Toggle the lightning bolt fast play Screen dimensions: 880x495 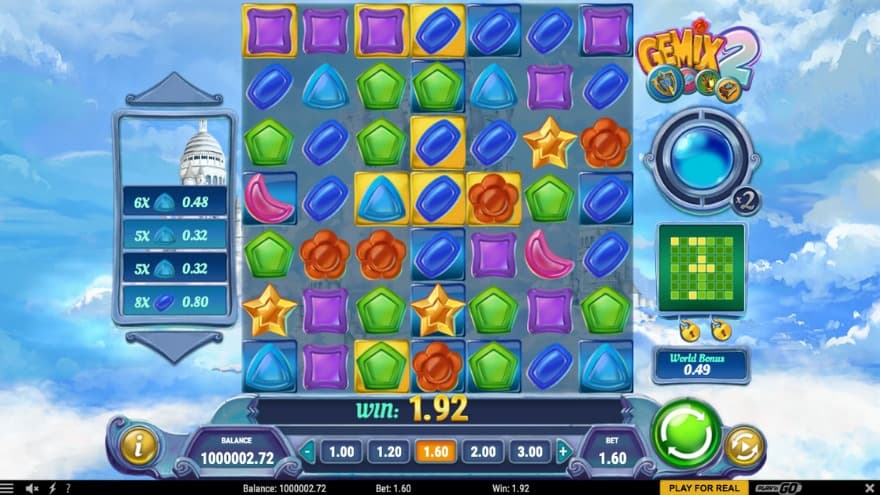pyautogui.click(x=51, y=488)
